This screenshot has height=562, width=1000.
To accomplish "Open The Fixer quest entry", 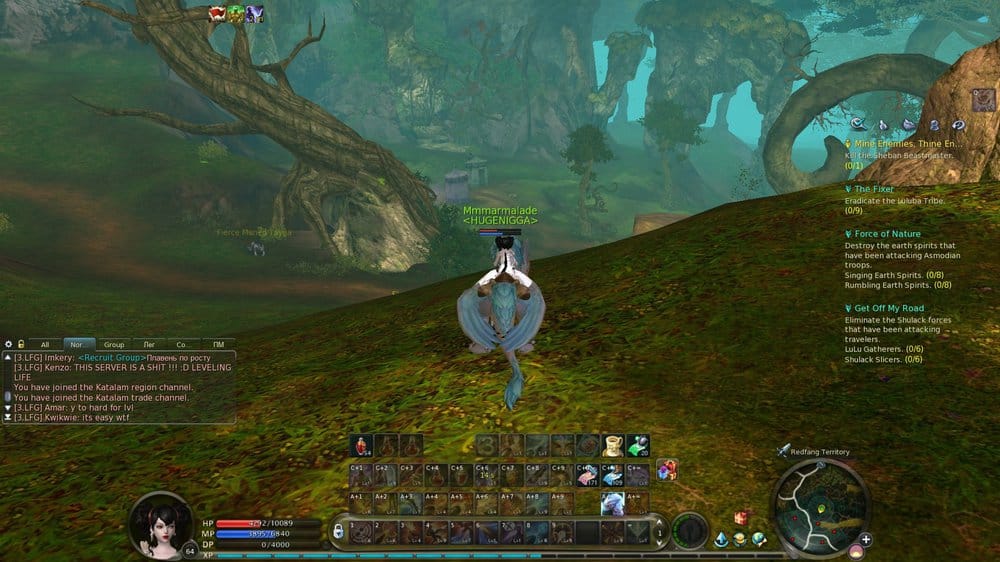I will [874, 188].
